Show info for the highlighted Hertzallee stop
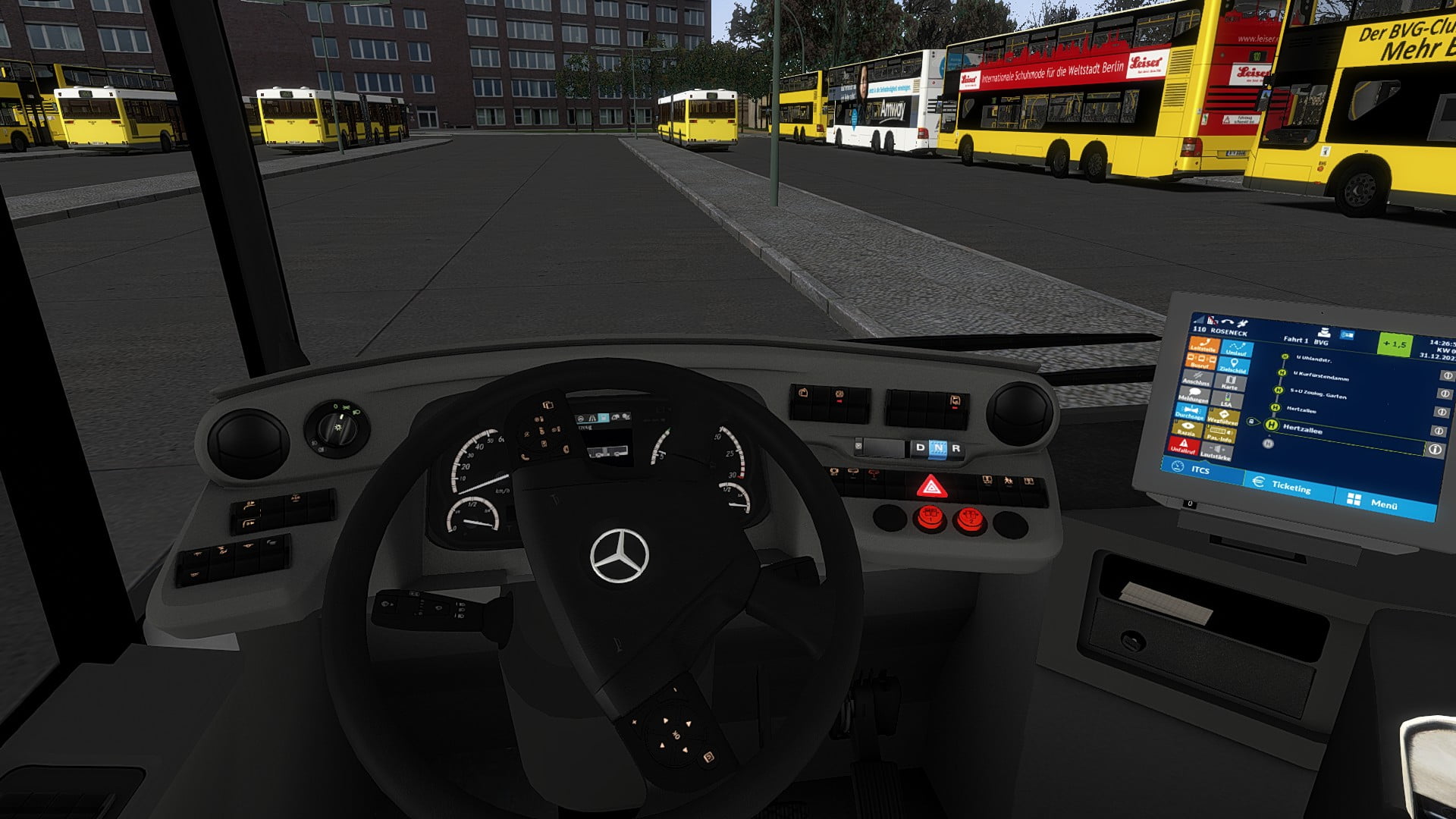This screenshot has height=819, width=1456. pyautogui.click(x=1434, y=450)
